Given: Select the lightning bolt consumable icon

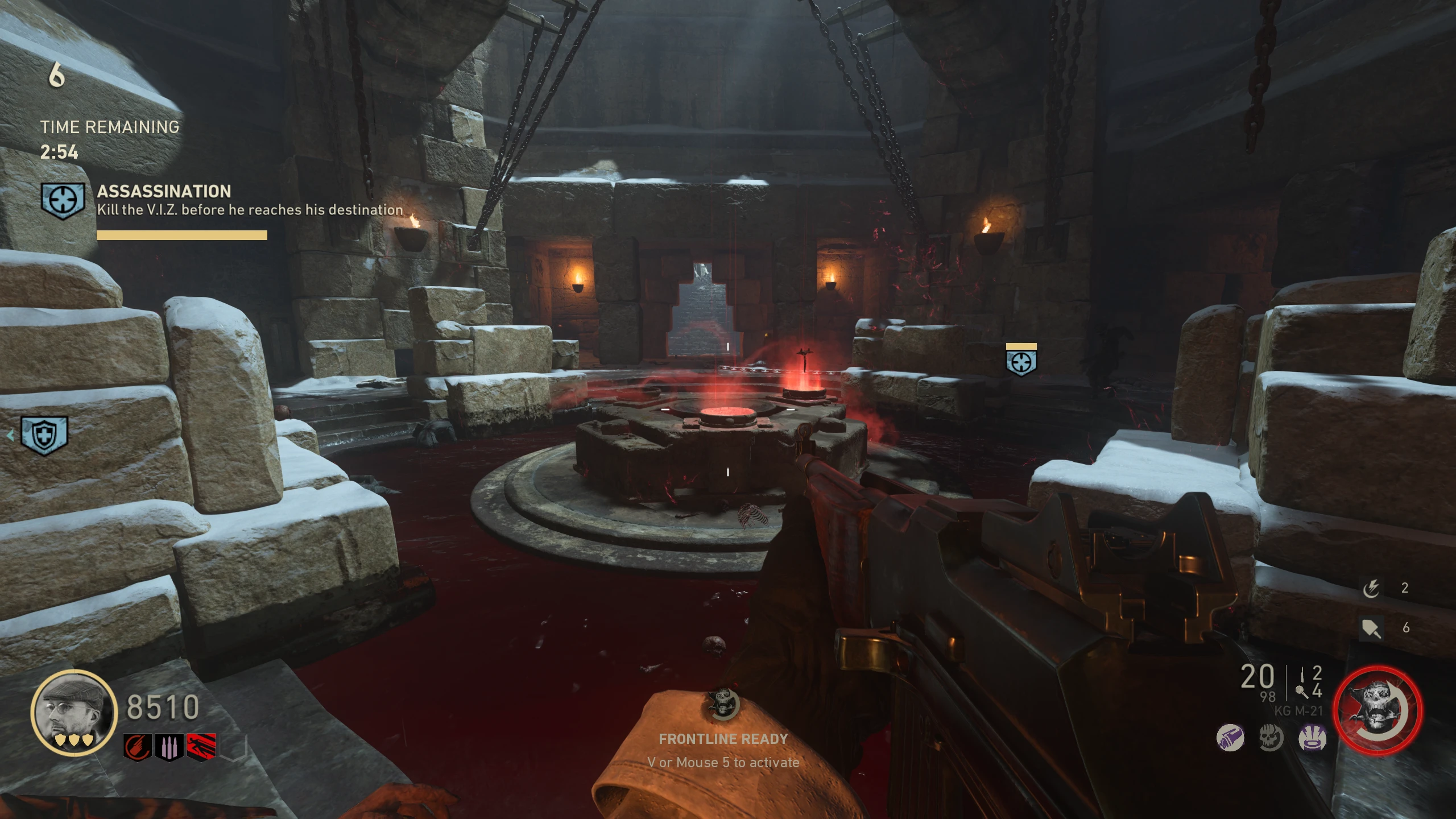Looking at the screenshot, I should coord(1371,588).
